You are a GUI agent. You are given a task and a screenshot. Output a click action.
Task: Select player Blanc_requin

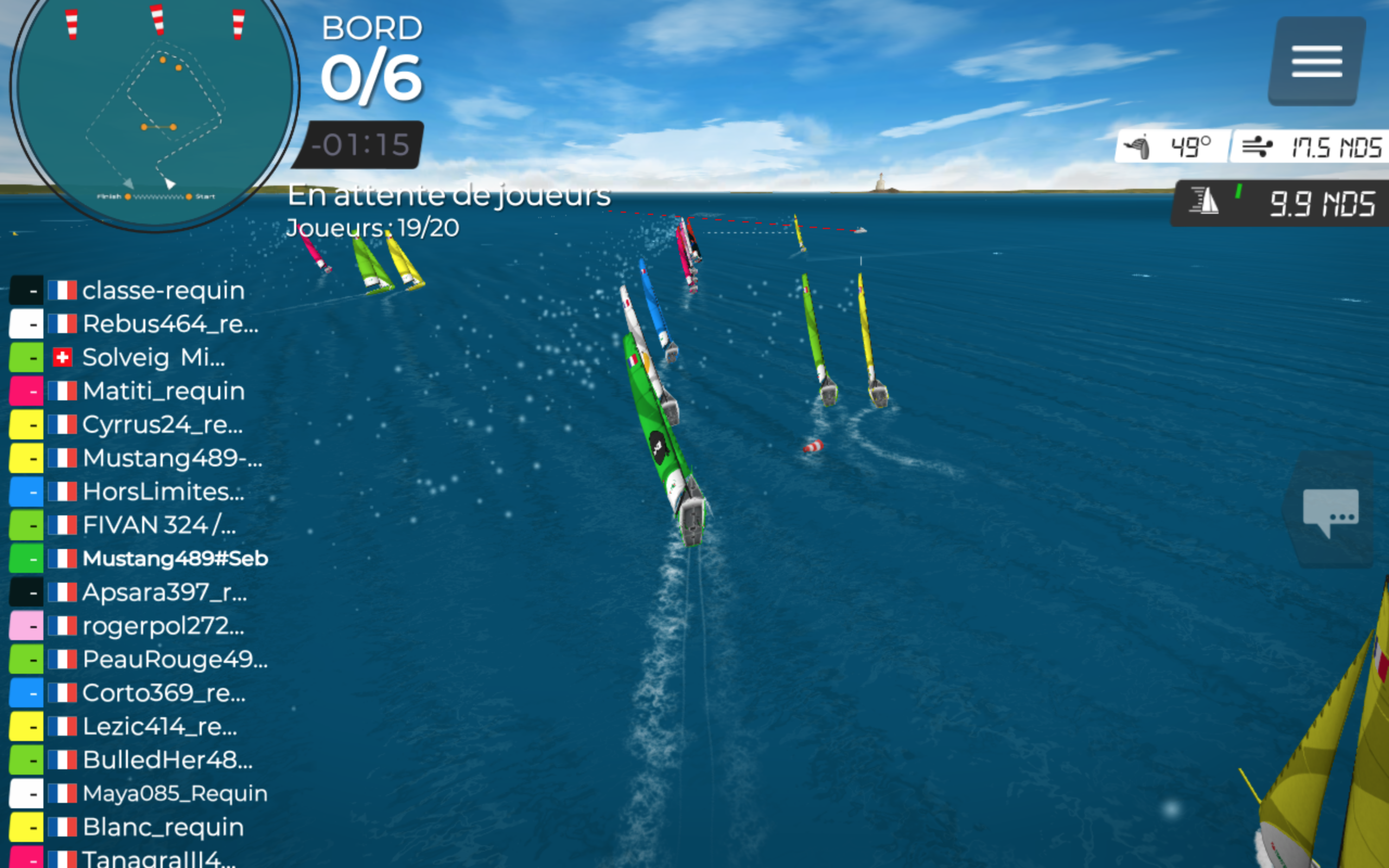coord(163,827)
